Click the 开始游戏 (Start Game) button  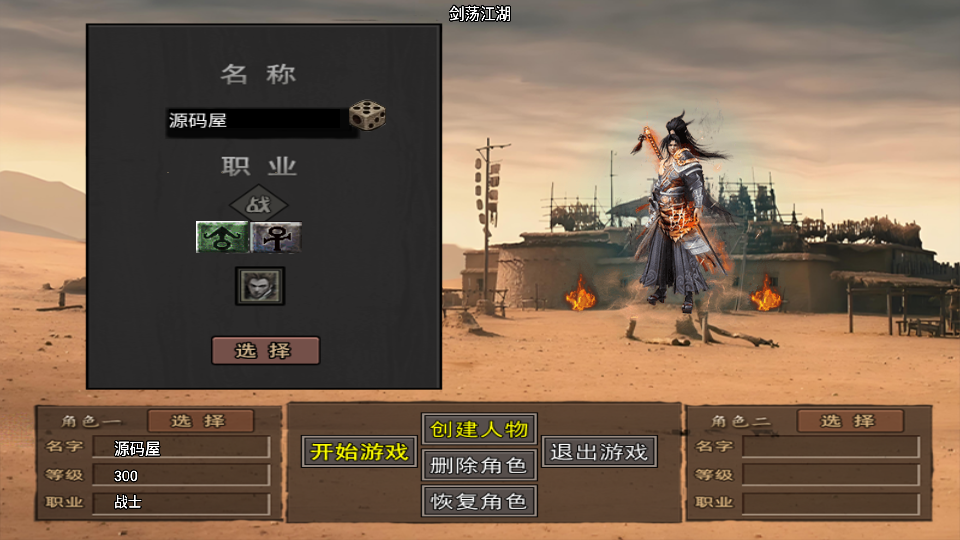pyautogui.click(x=359, y=452)
